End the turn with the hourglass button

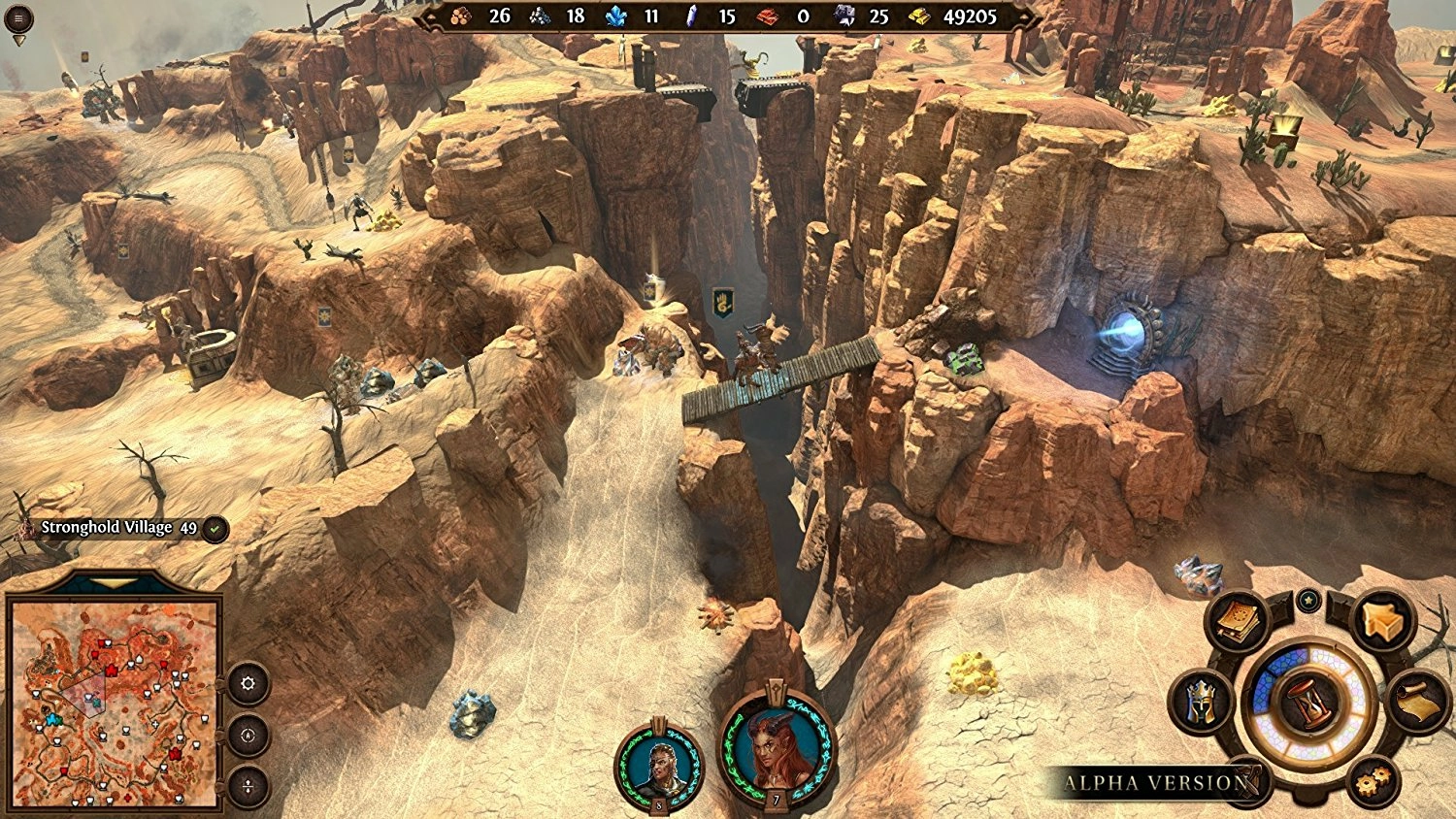pyautogui.click(x=1309, y=702)
